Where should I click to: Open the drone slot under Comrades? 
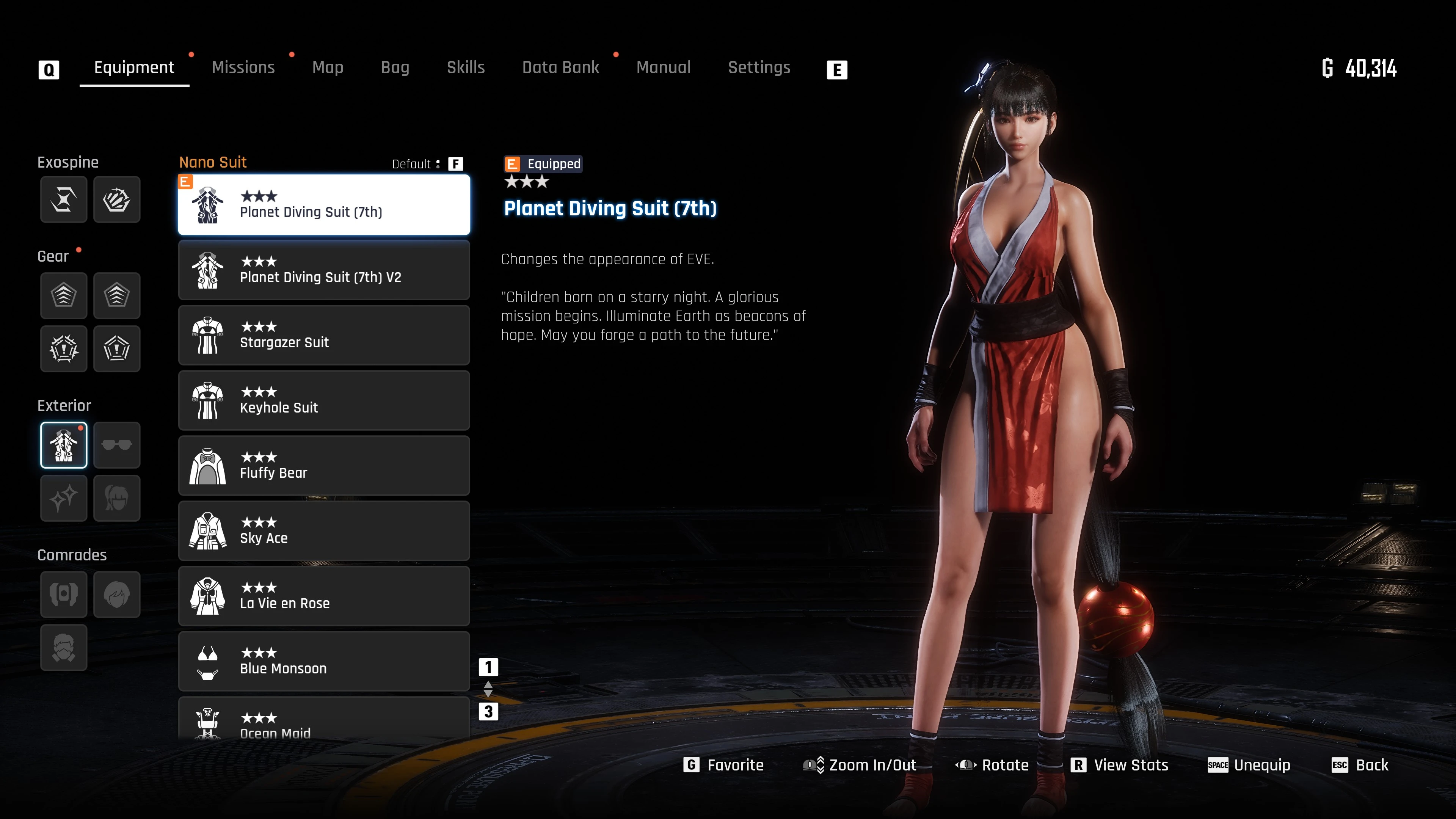63,595
